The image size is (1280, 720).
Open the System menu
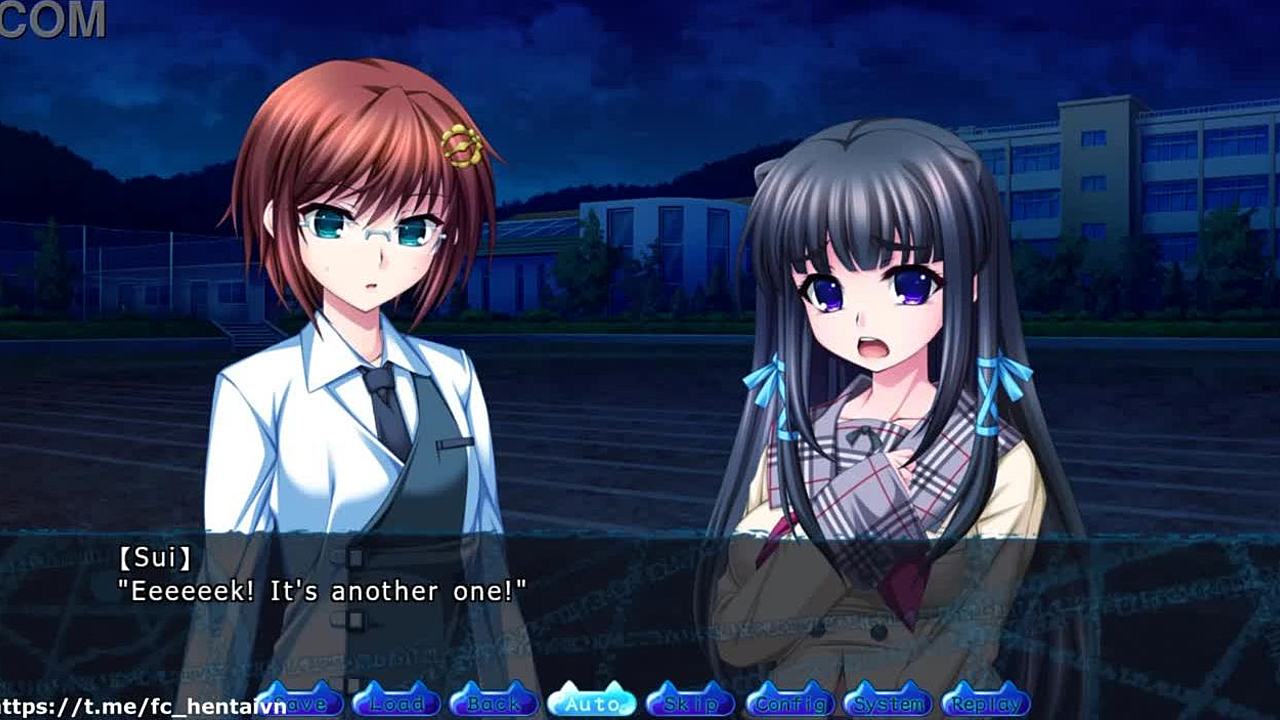point(888,702)
